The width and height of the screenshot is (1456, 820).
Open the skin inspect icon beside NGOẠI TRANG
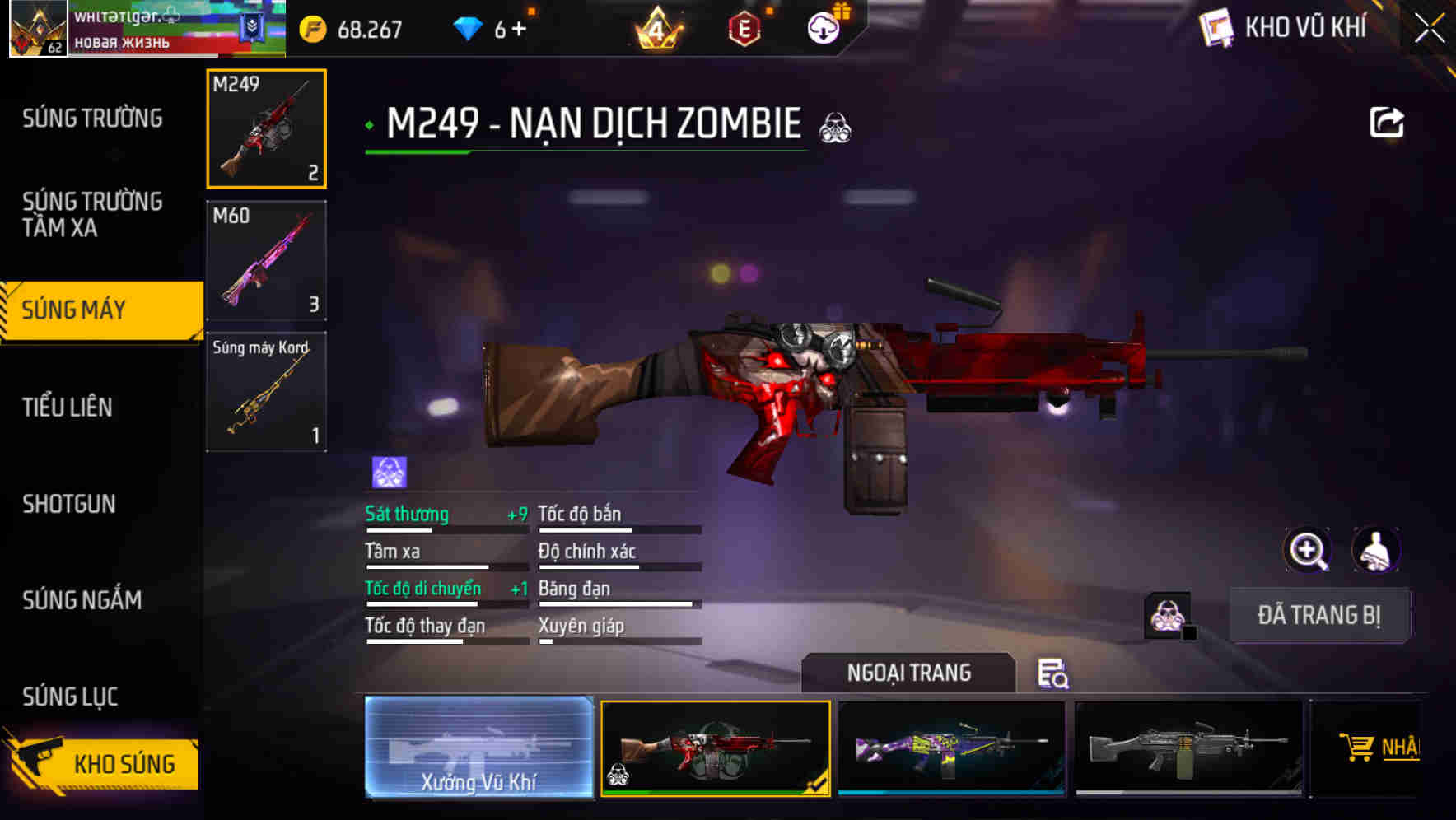[x=1055, y=674]
